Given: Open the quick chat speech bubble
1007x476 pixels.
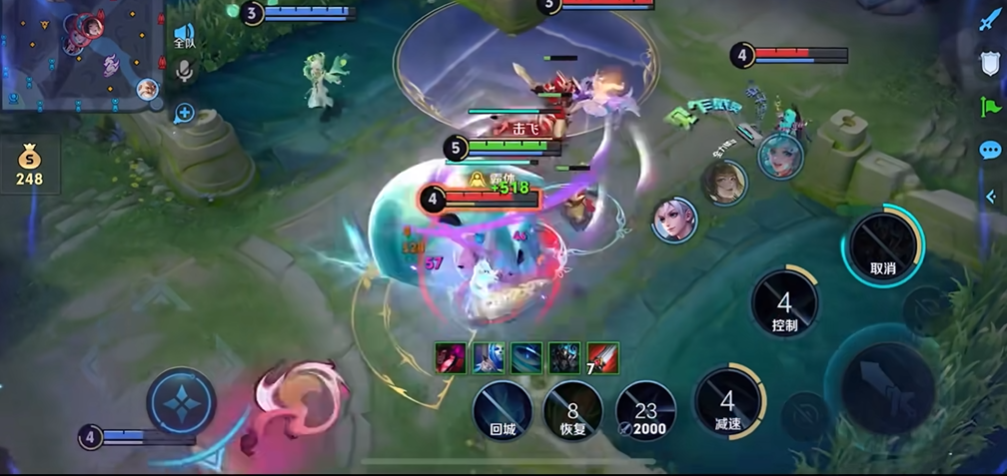Looking at the screenshot, I should tap(989, 151).
